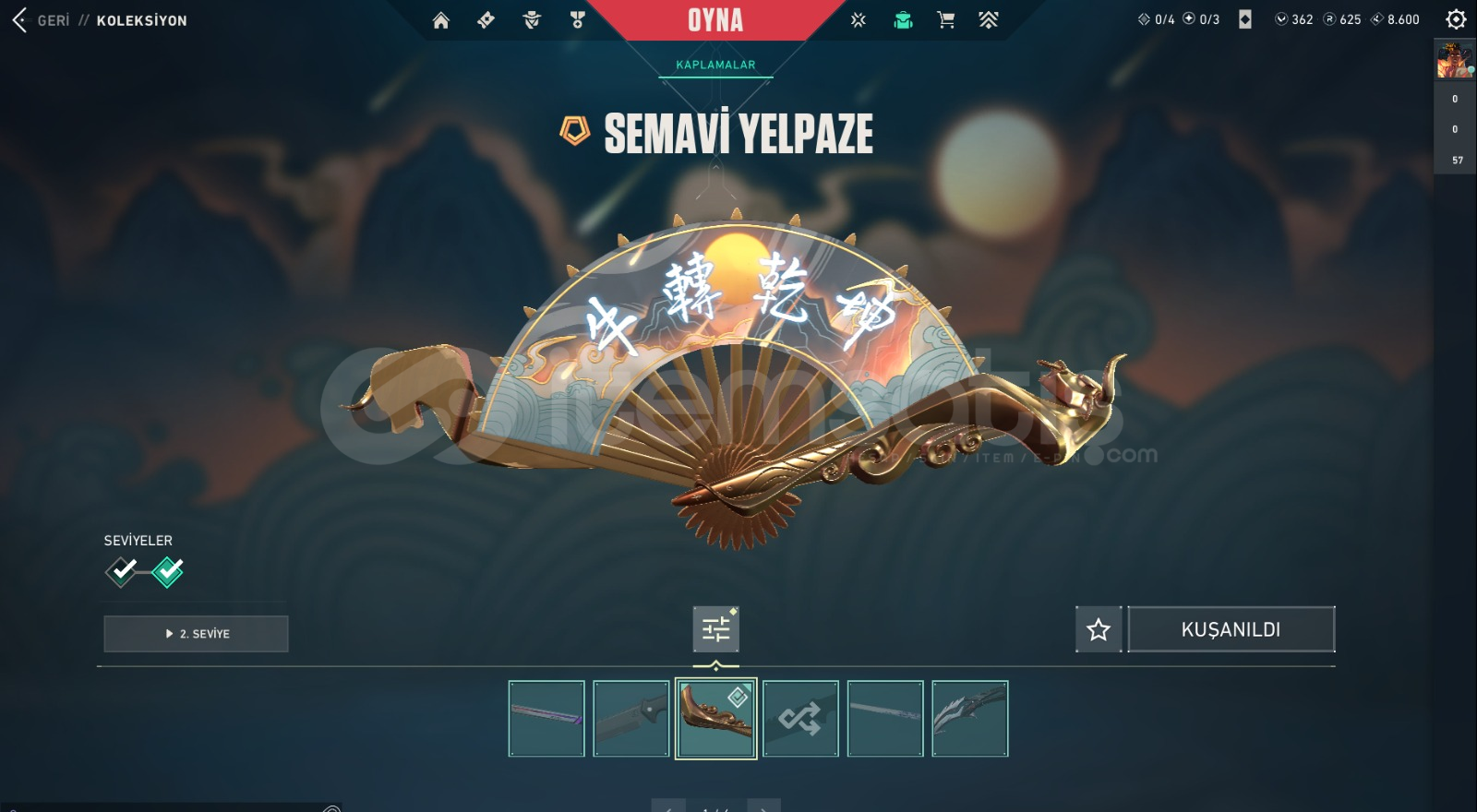Play the 2. Seviye preview
Screen dimensions: 1477x812
(196, 634)
